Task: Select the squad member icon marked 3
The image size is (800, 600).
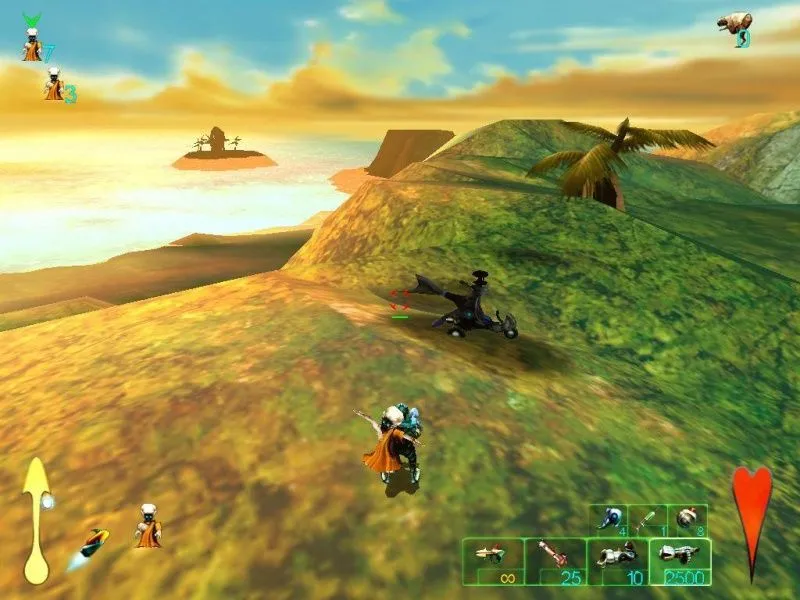Action: coord(56,84)
